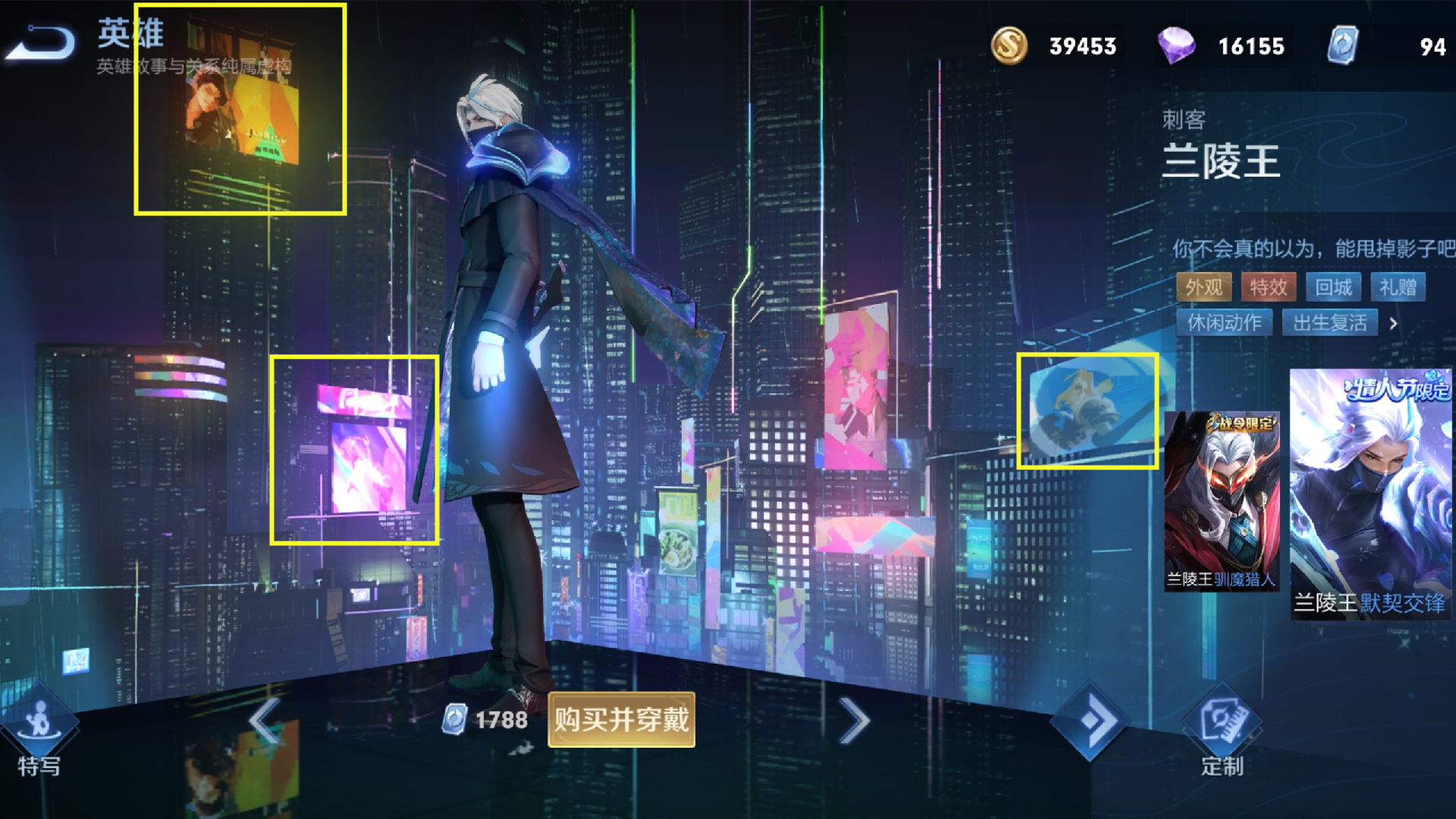Click the 购买并穿戴 purchase button
Viewport: 1456px width, 819px height.
(621, 720)
